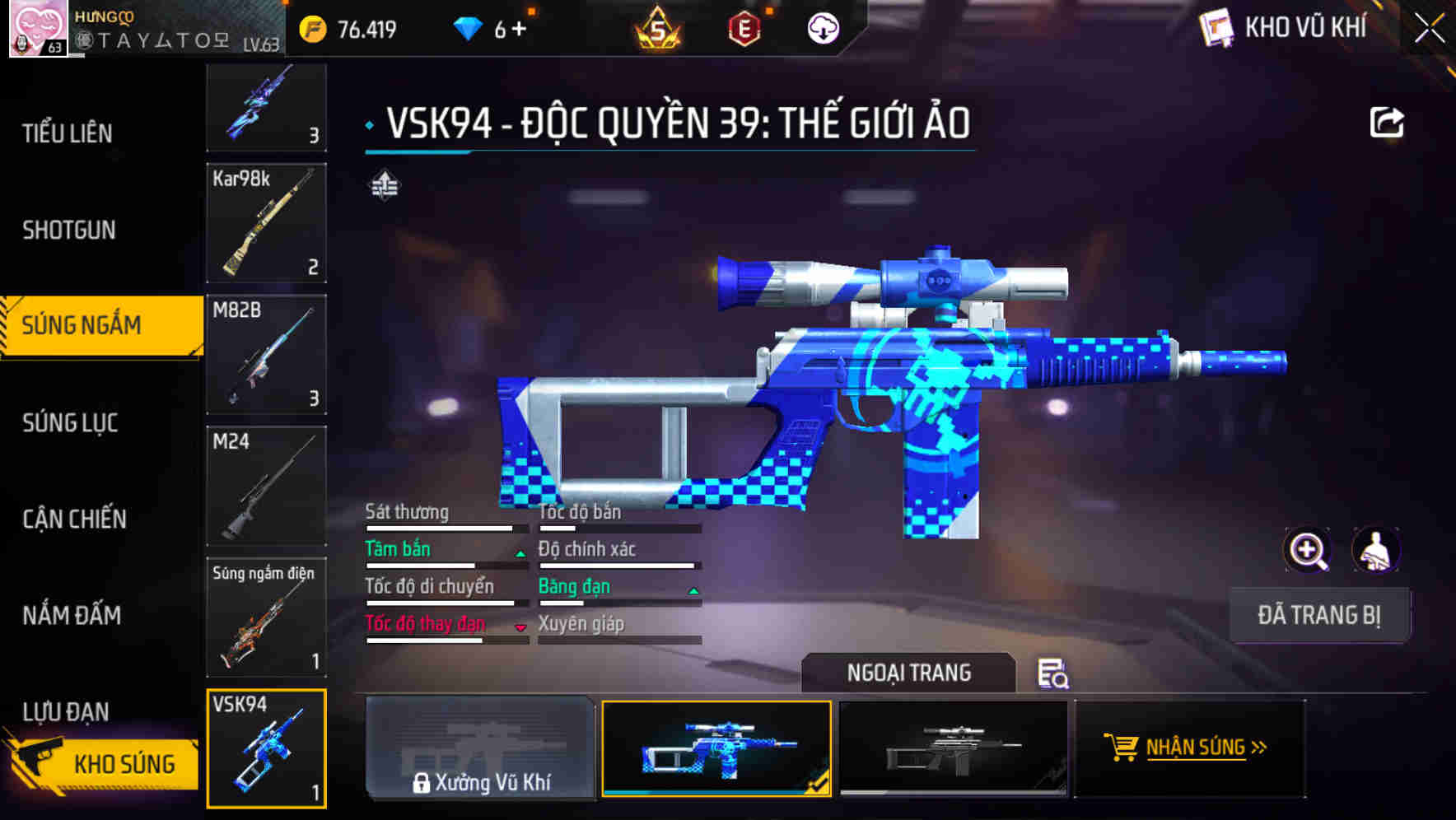Click the cloud download icon in the top bar
Viewport: 1456px width, 820px height.
tap(822, 30)
